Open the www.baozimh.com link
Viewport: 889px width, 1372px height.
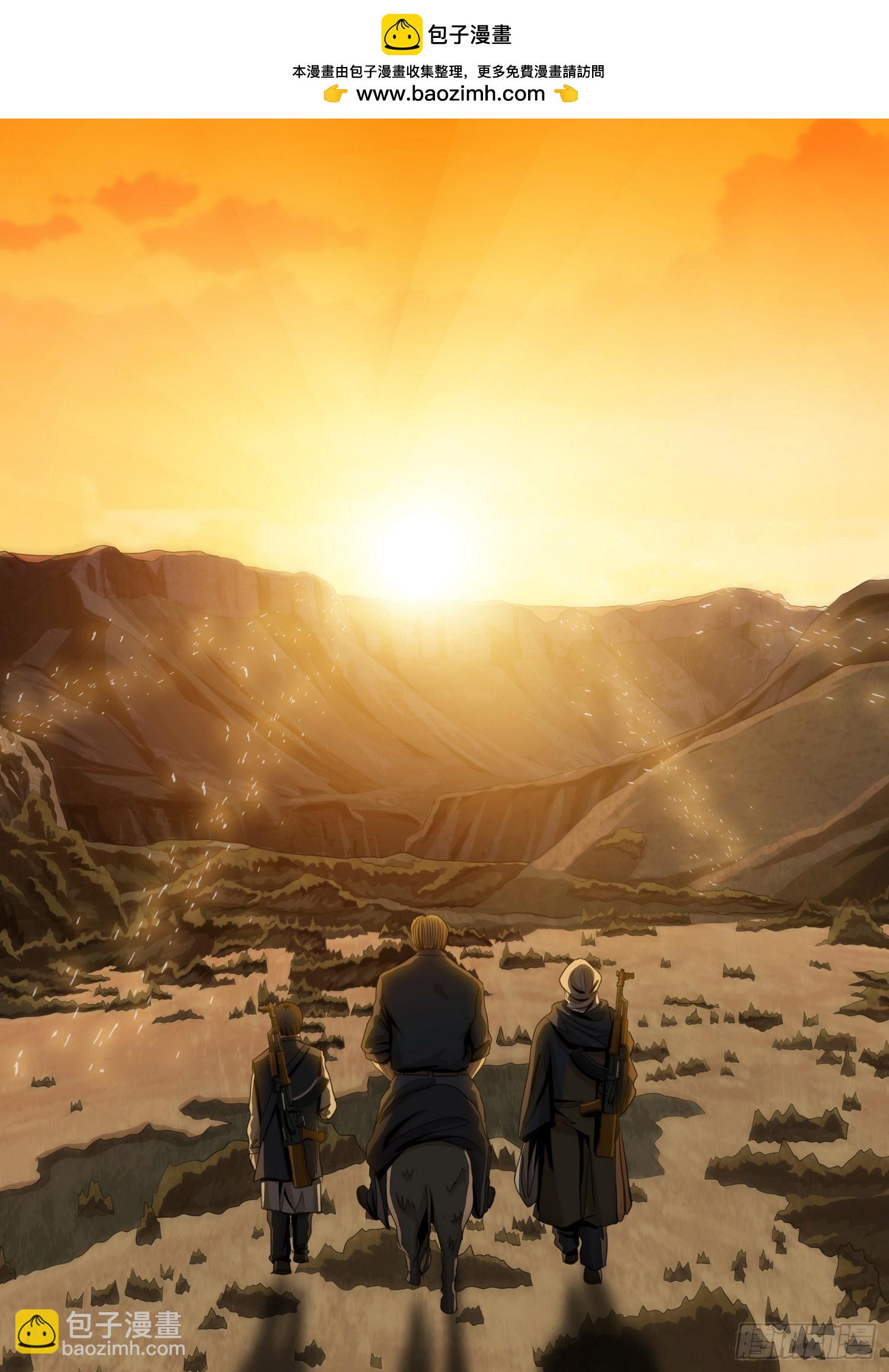[450, 94]
